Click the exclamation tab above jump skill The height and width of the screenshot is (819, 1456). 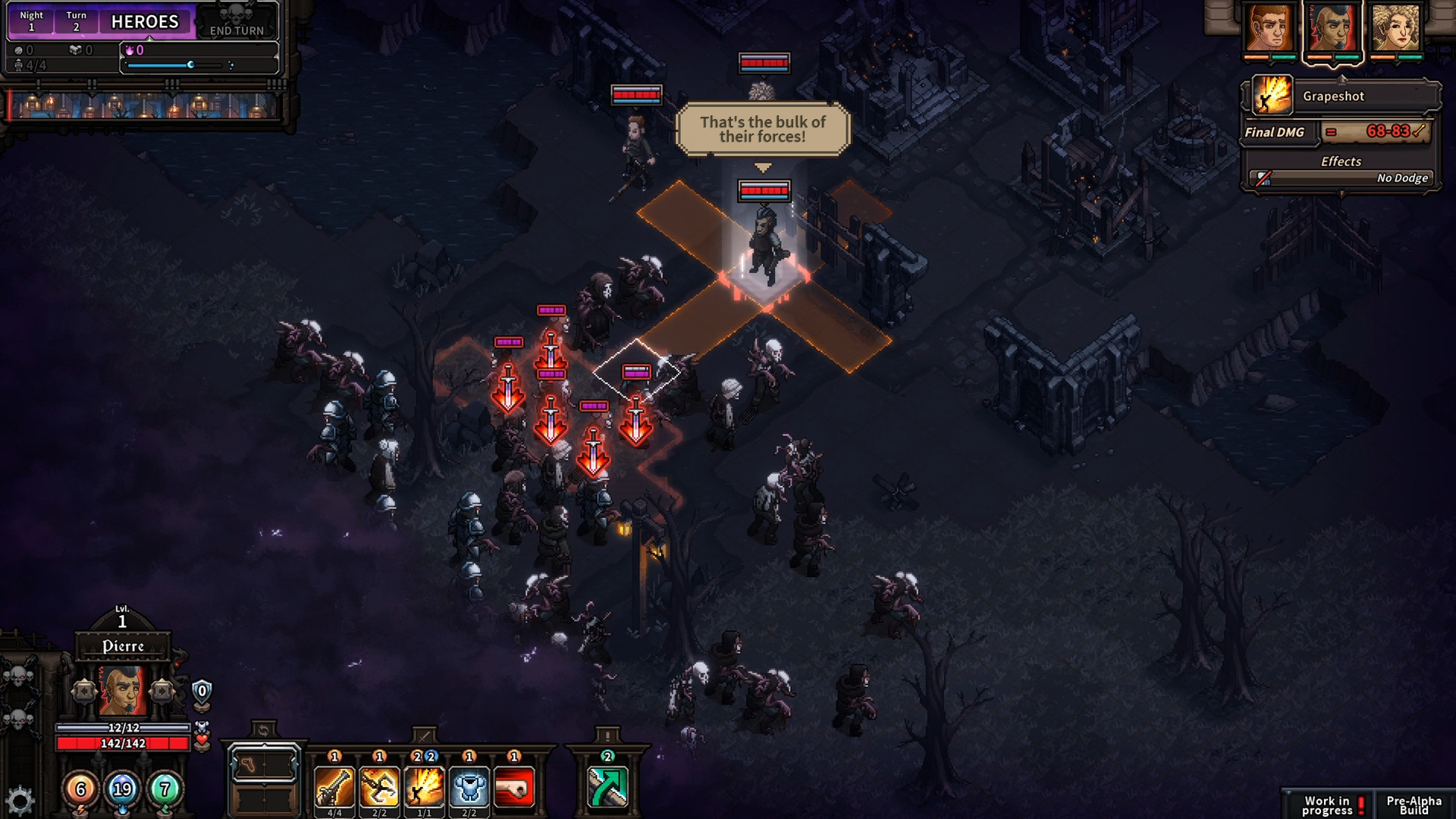coord(607,735)
